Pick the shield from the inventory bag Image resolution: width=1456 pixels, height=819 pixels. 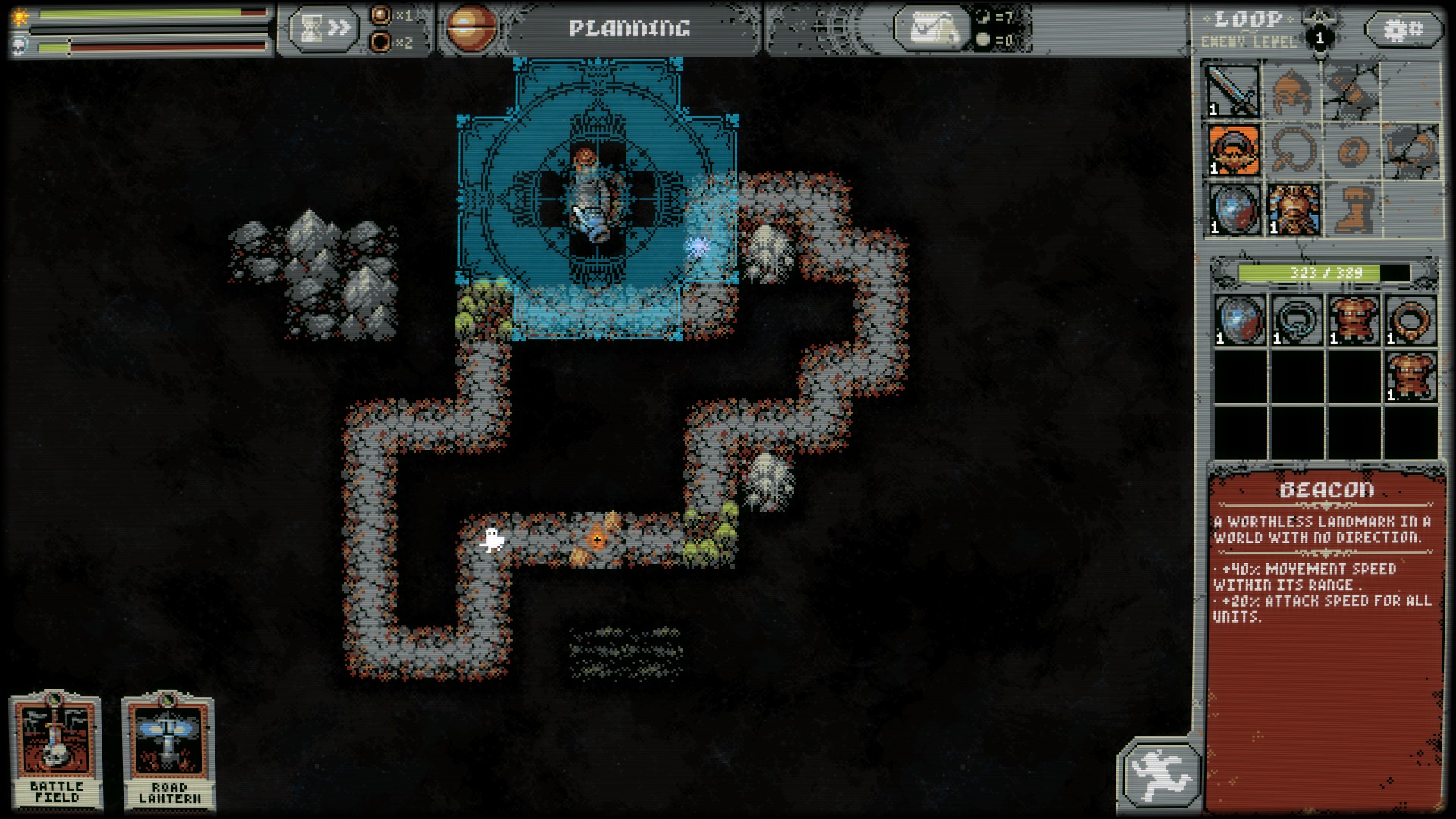coord(1240,320)
